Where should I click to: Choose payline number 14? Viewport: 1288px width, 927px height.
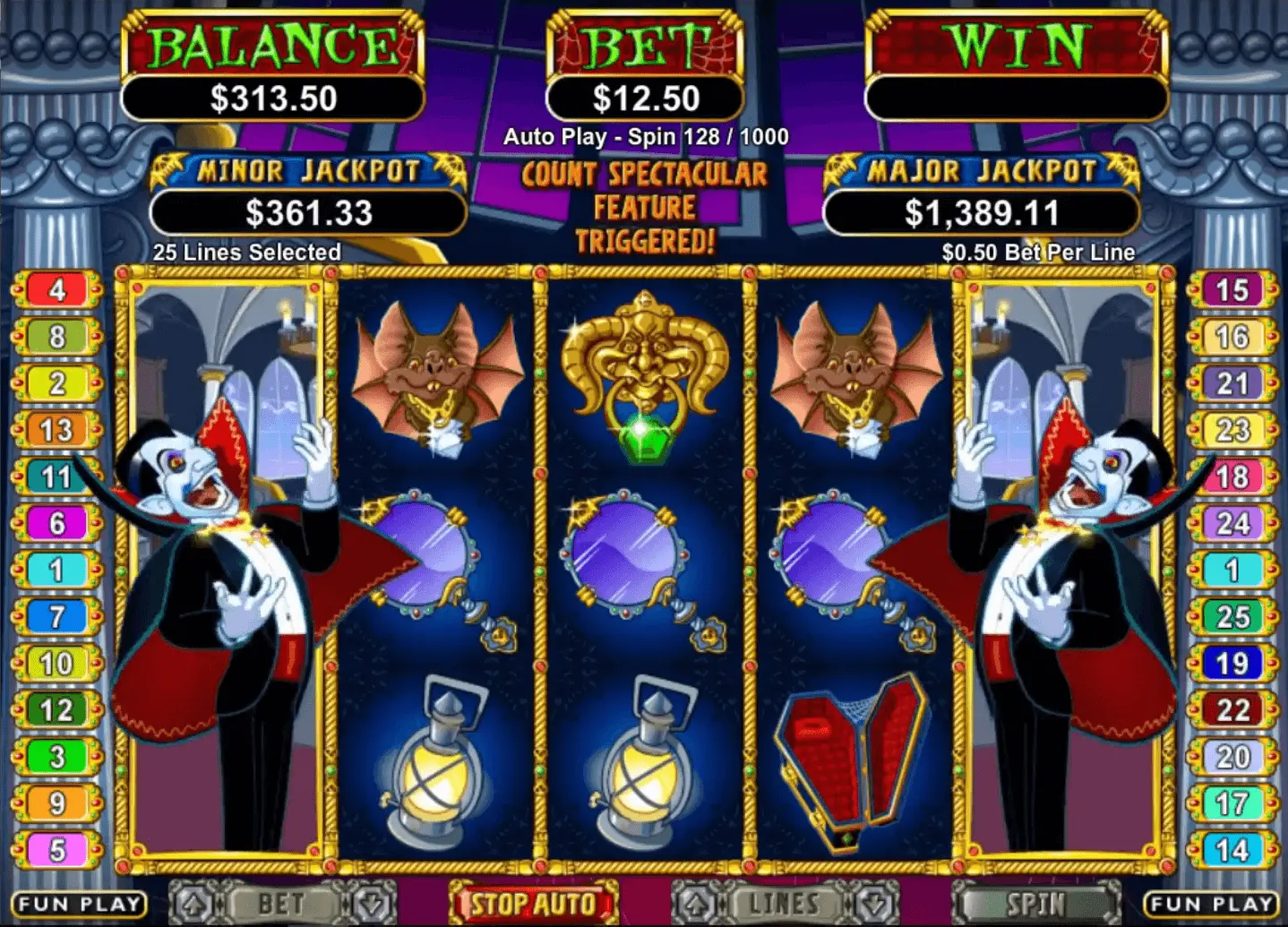1232,849
